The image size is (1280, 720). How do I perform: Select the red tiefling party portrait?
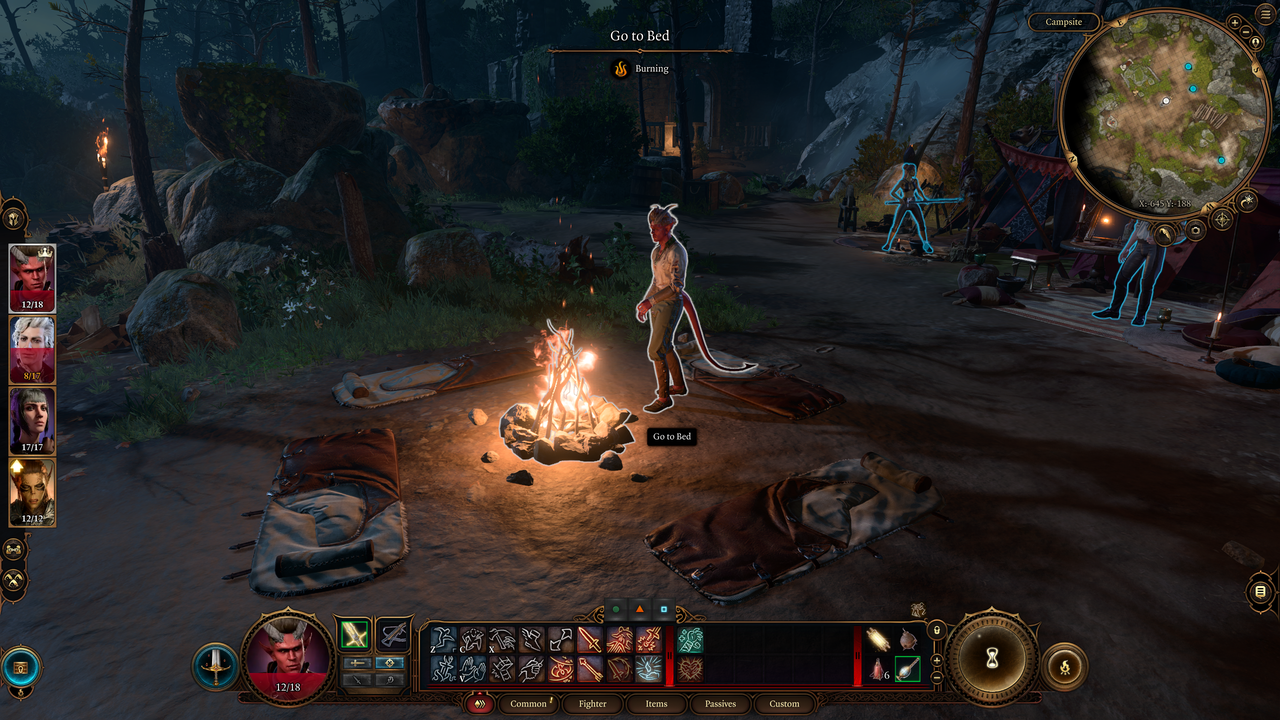[x=32, y=279]
